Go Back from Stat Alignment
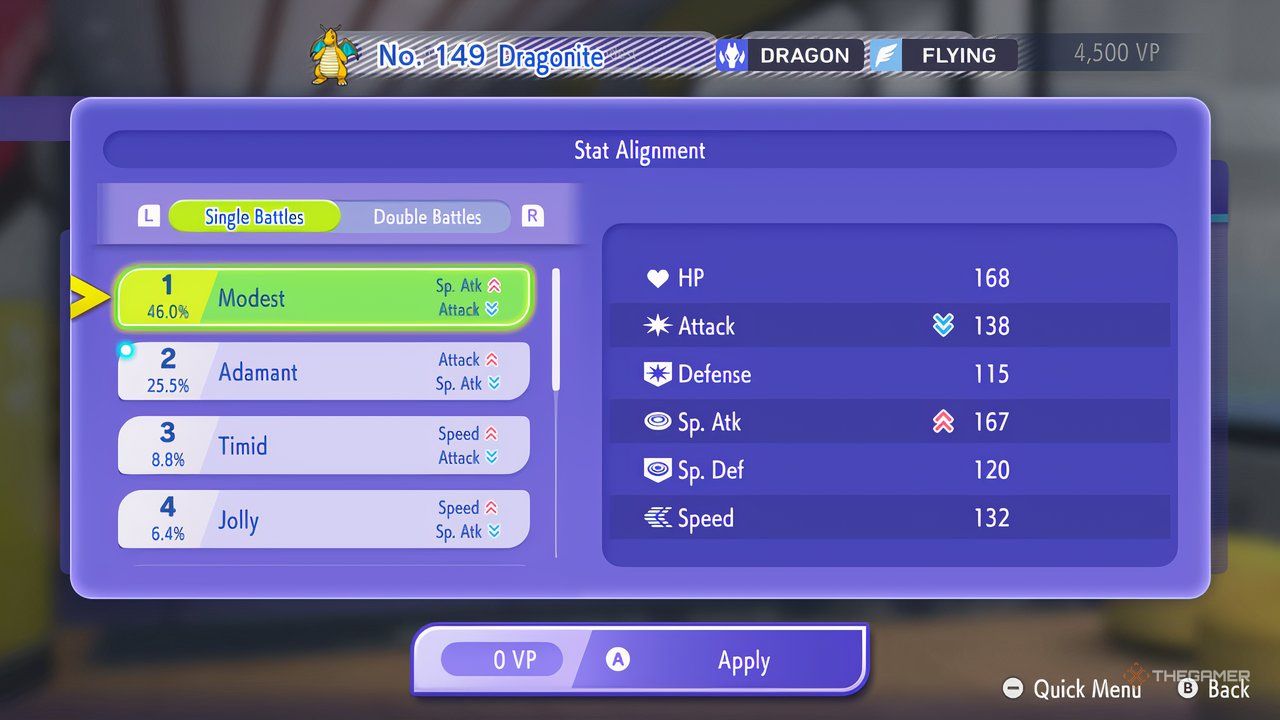 (1214, 689)
